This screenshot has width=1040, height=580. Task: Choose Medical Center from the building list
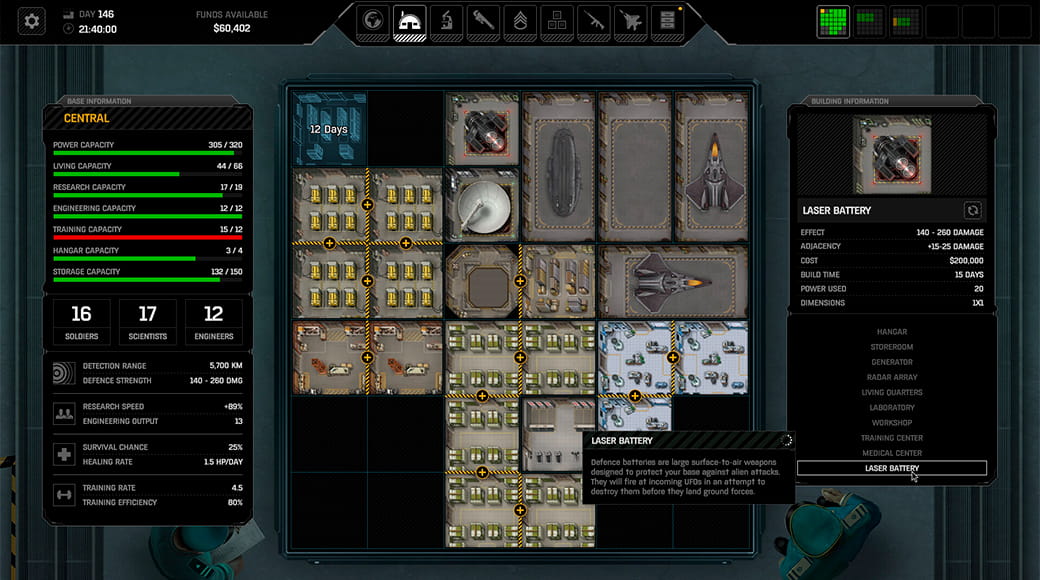point(891,453)
